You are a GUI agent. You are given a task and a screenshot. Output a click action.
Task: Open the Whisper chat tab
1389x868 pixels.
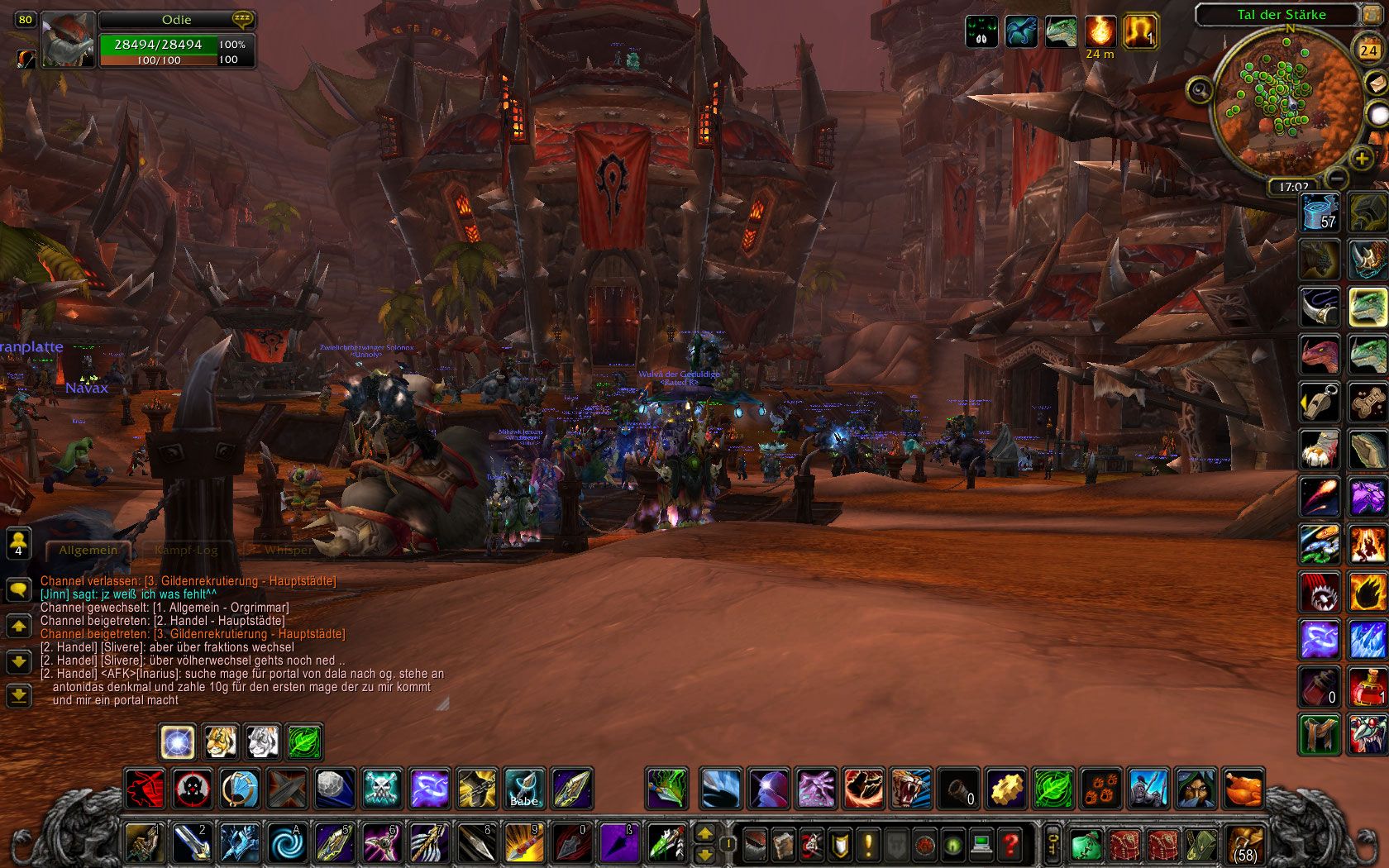point(288,550)
